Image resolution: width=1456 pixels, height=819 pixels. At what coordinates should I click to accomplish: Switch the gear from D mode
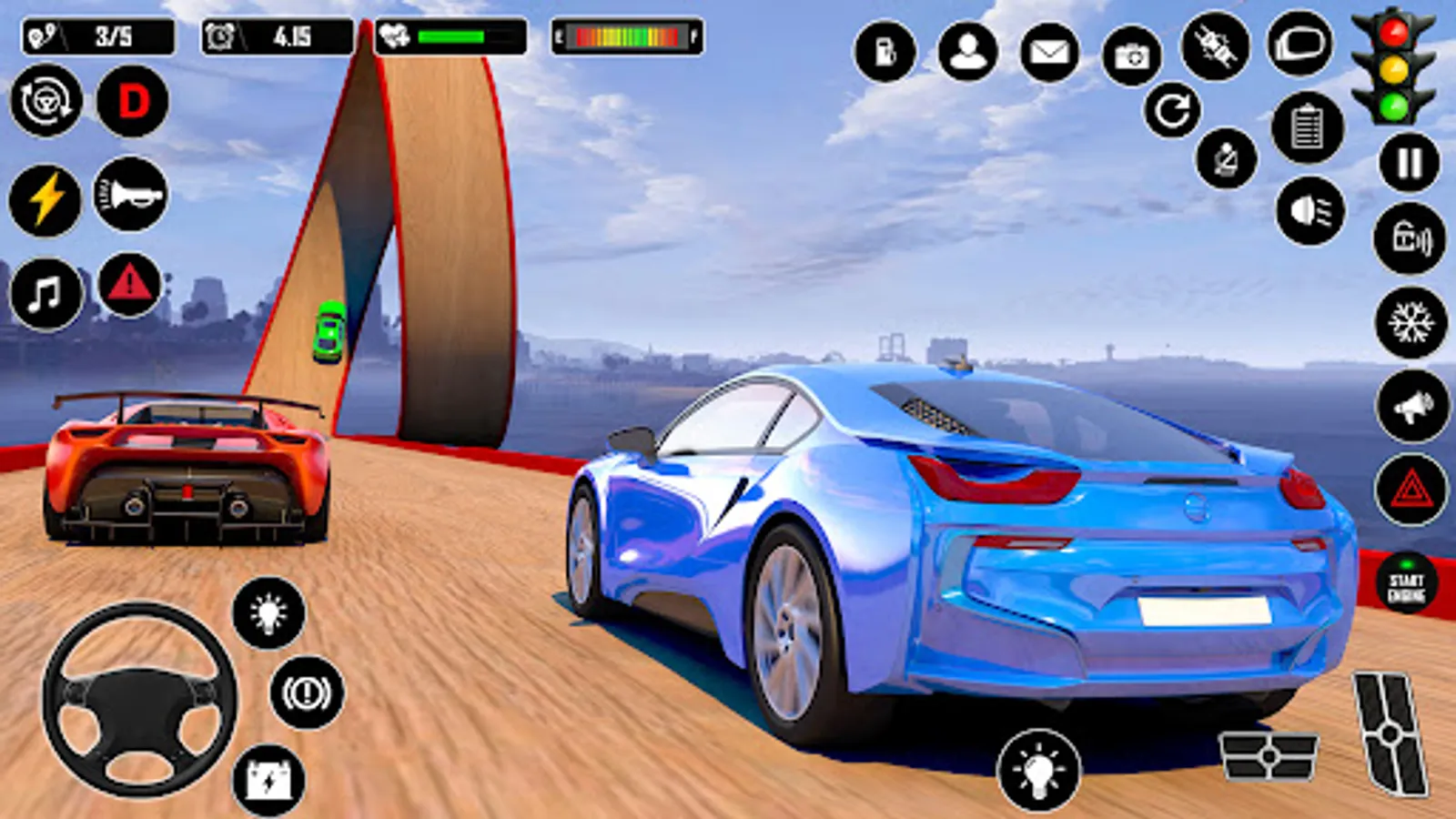coord(132,105)
